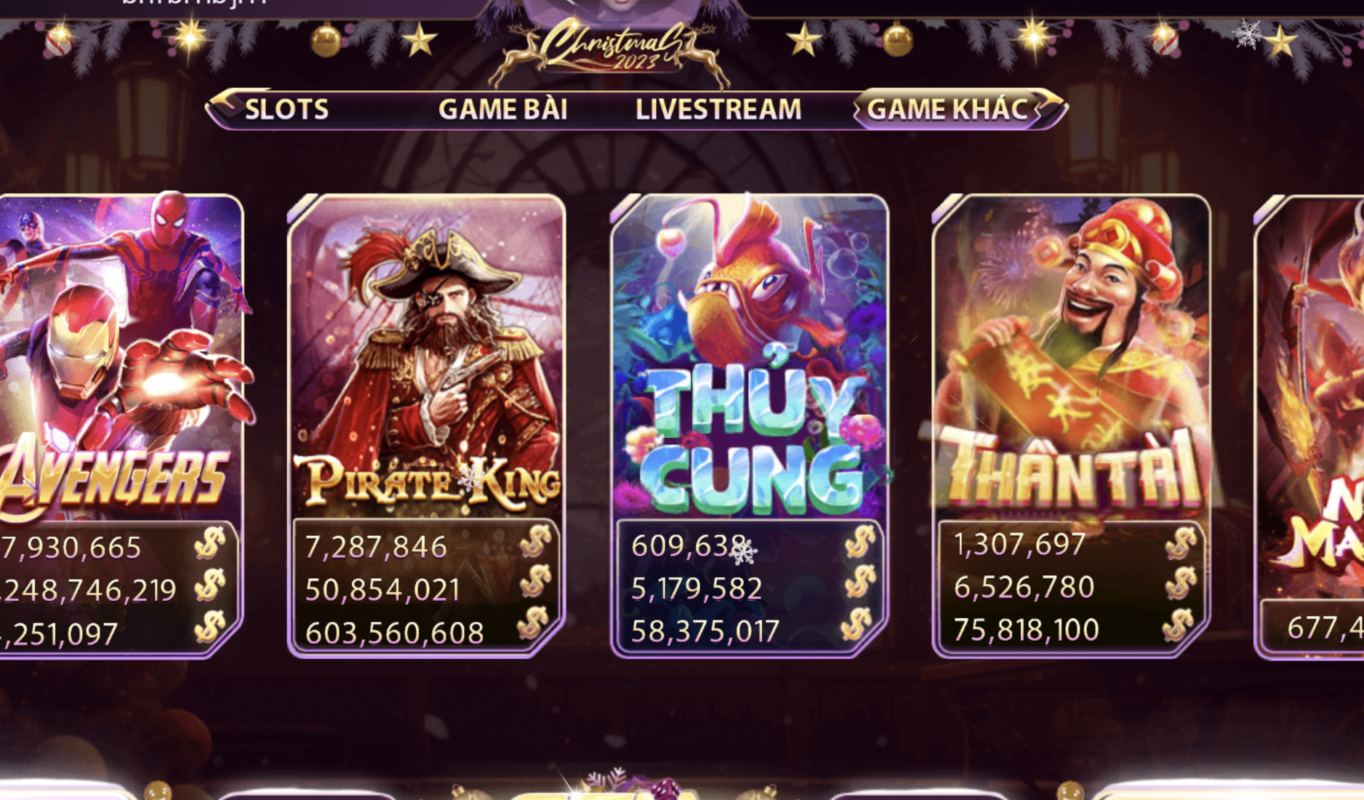Click the partially visible game card at right edge
1364x800 pixels.
(x=1320, y=400)
